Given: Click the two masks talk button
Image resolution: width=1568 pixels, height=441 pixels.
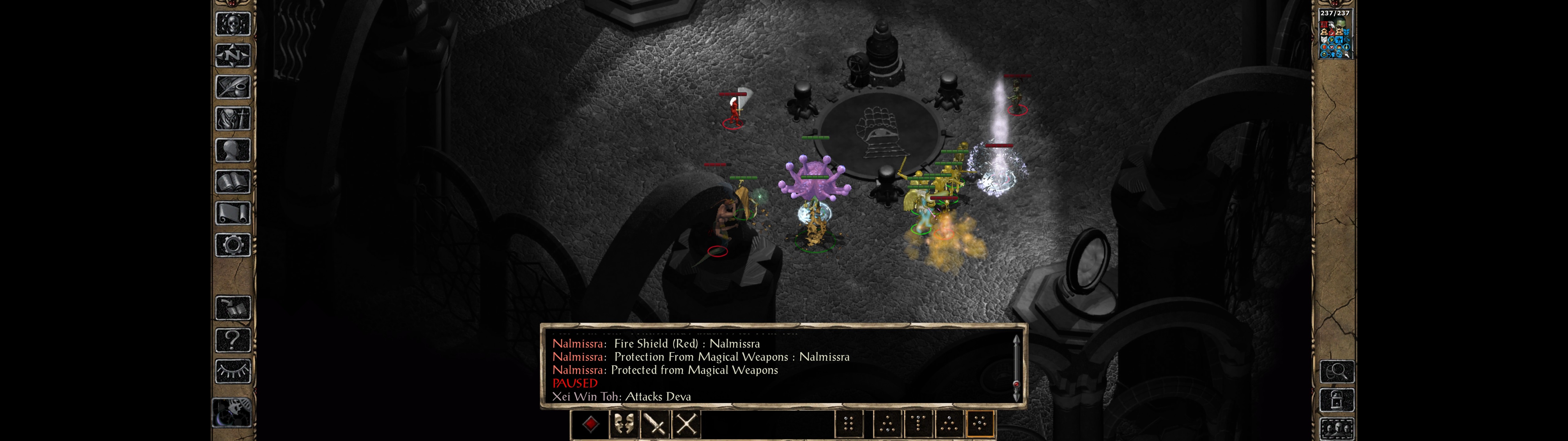Looking at the screenshot, I should [x=623, y=424].
